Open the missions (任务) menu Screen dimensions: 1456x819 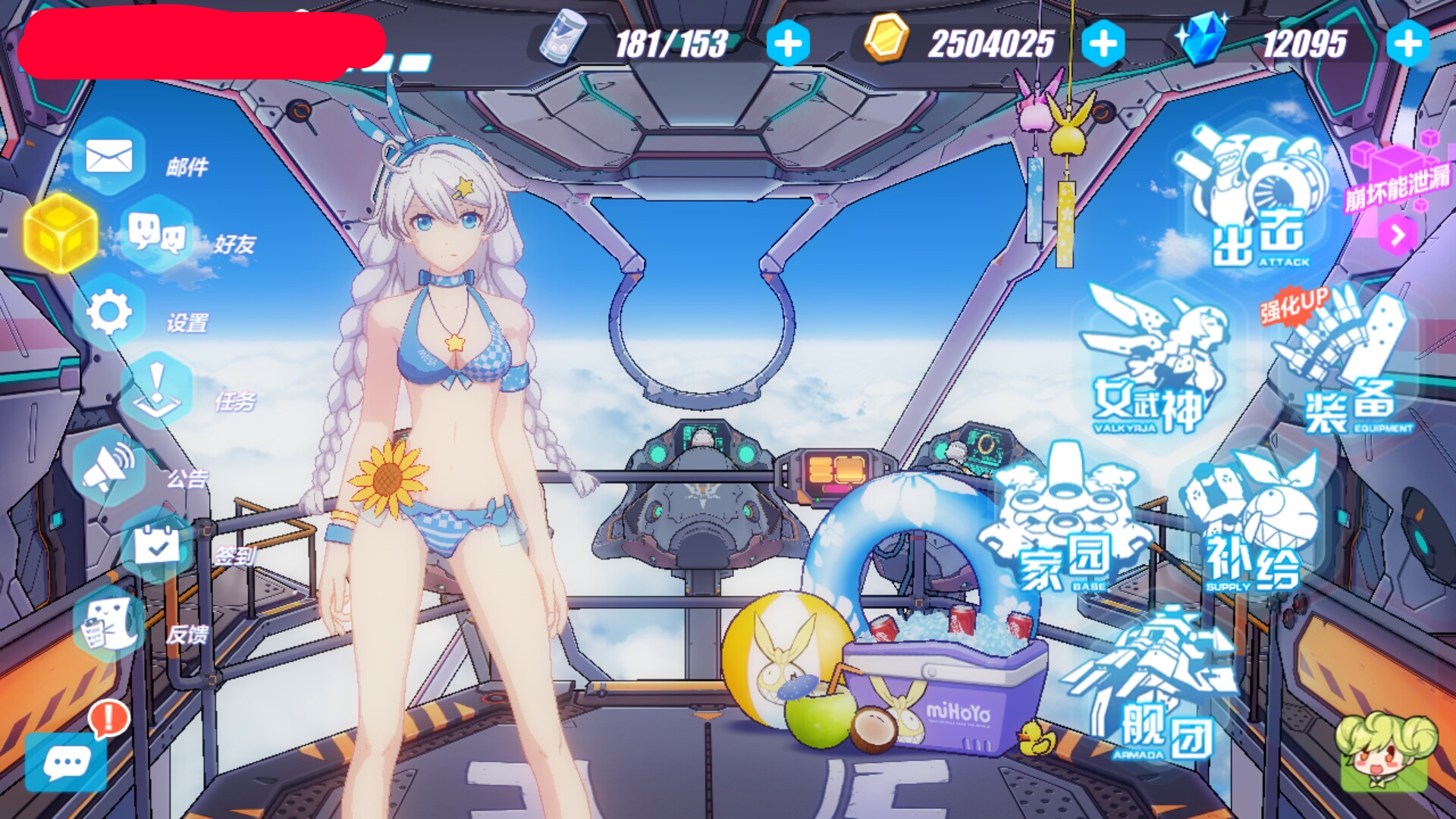[157, 391]
